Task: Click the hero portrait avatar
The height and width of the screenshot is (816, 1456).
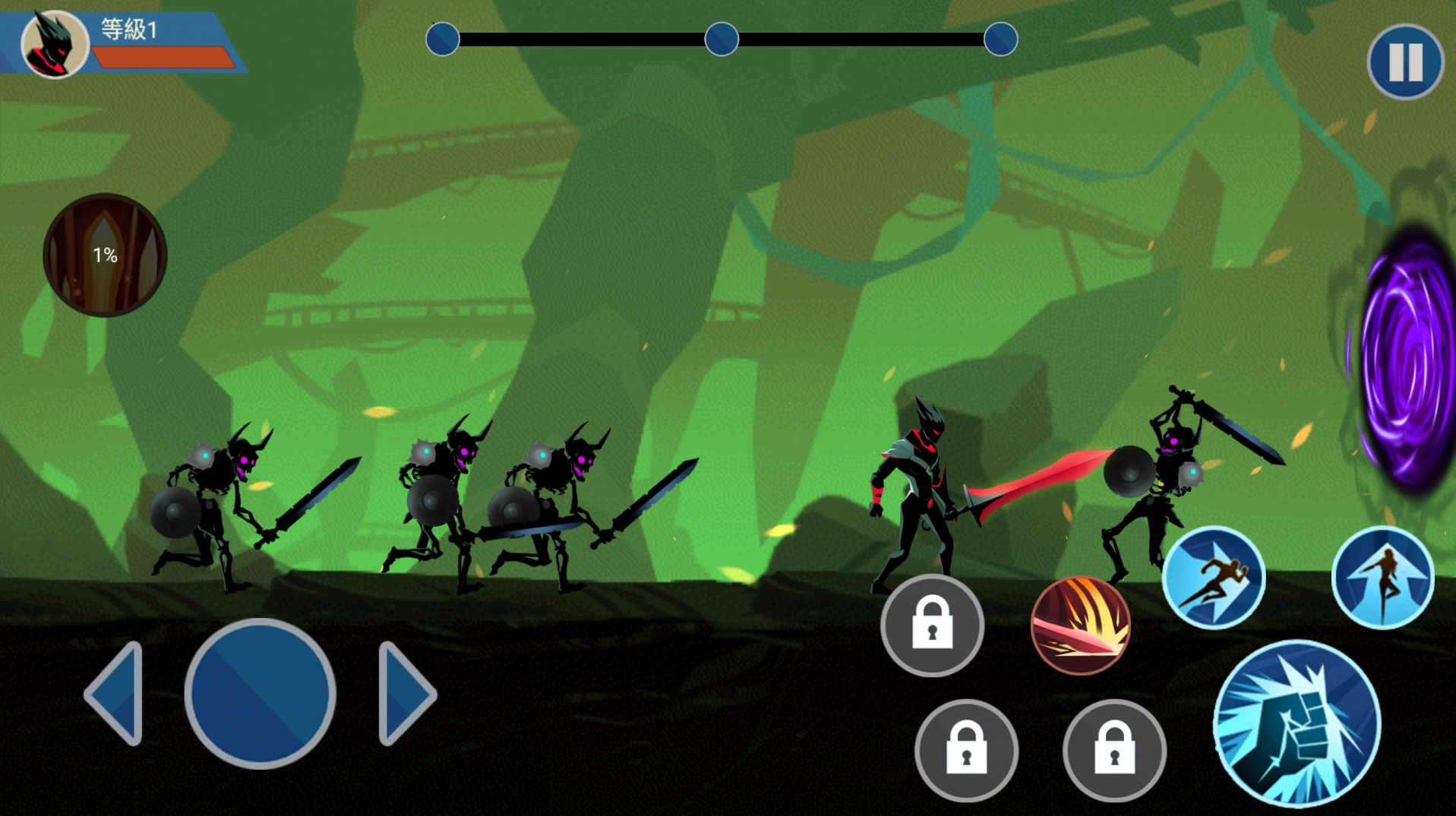Action: [x=55, y=44]
